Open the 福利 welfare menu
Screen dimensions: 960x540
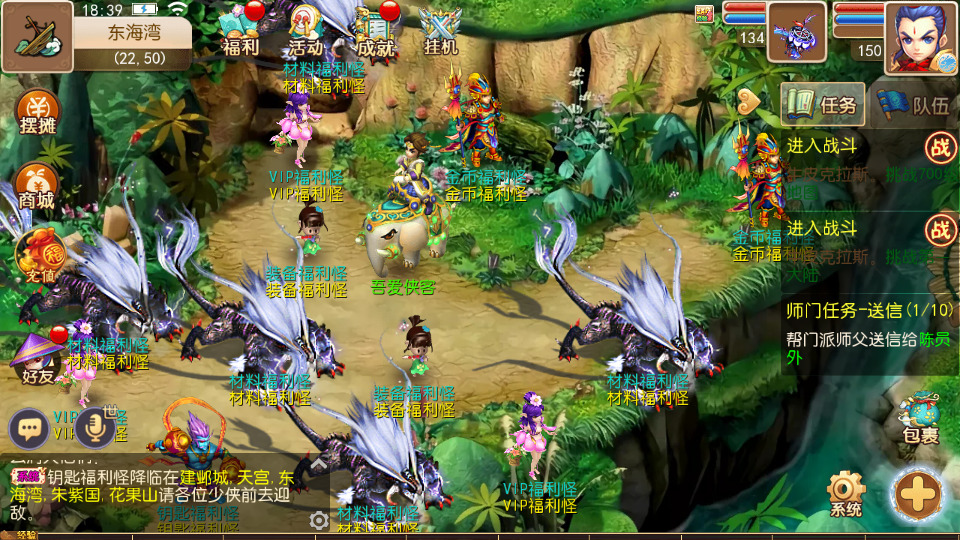240,32
